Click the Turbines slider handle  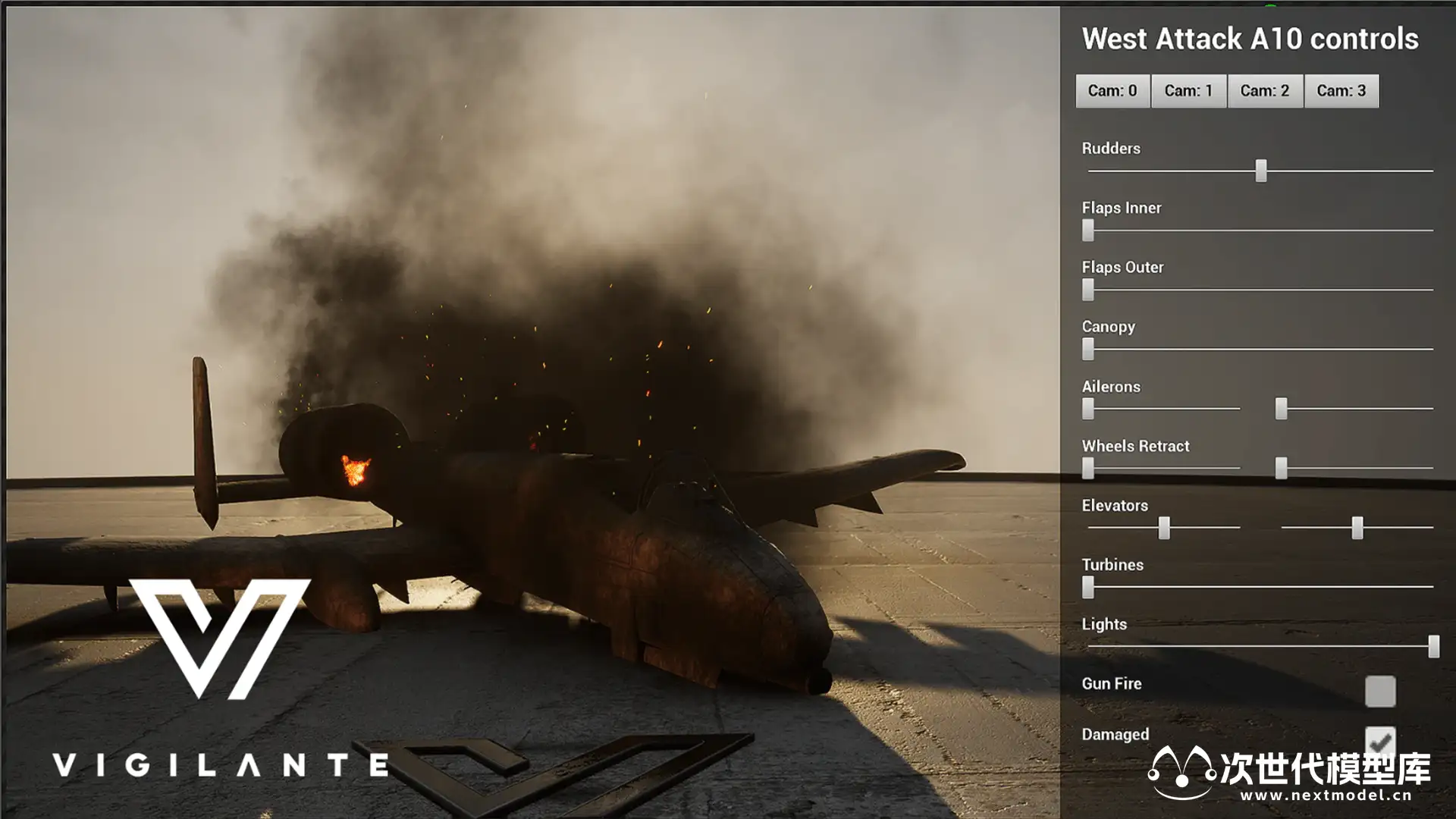coord(1088,587)
